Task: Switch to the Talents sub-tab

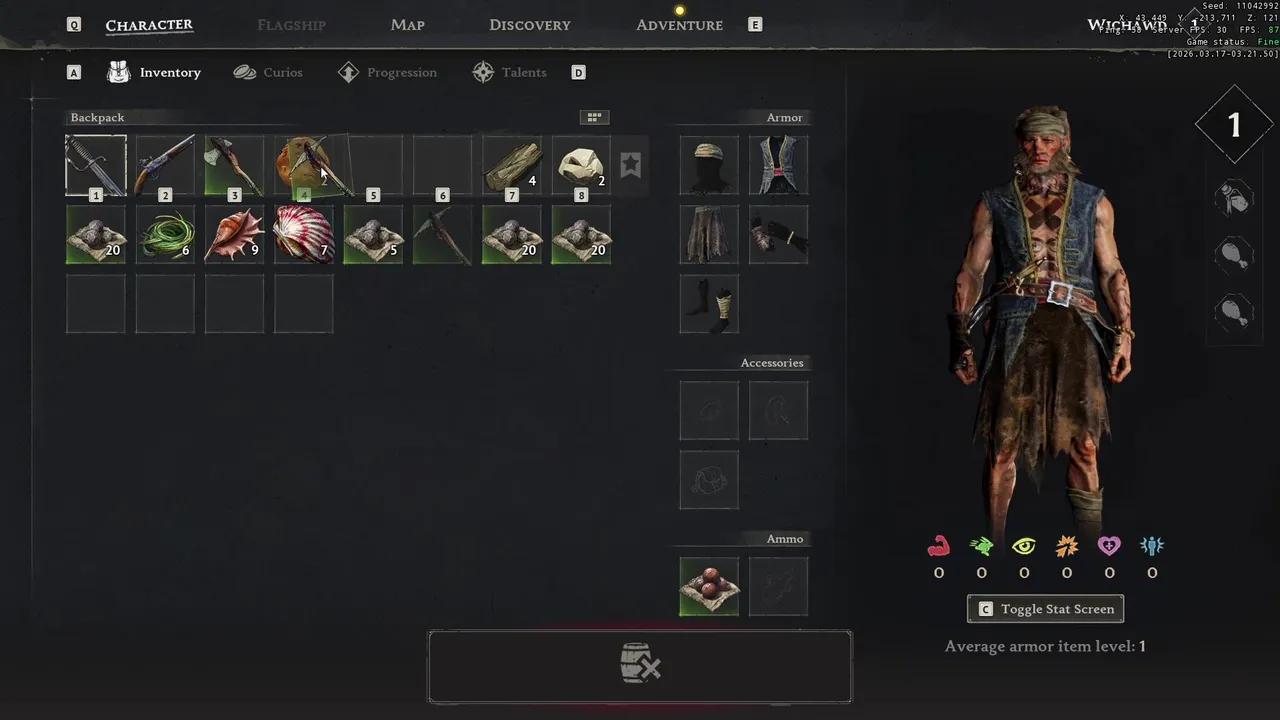Action: pos(510,72)
